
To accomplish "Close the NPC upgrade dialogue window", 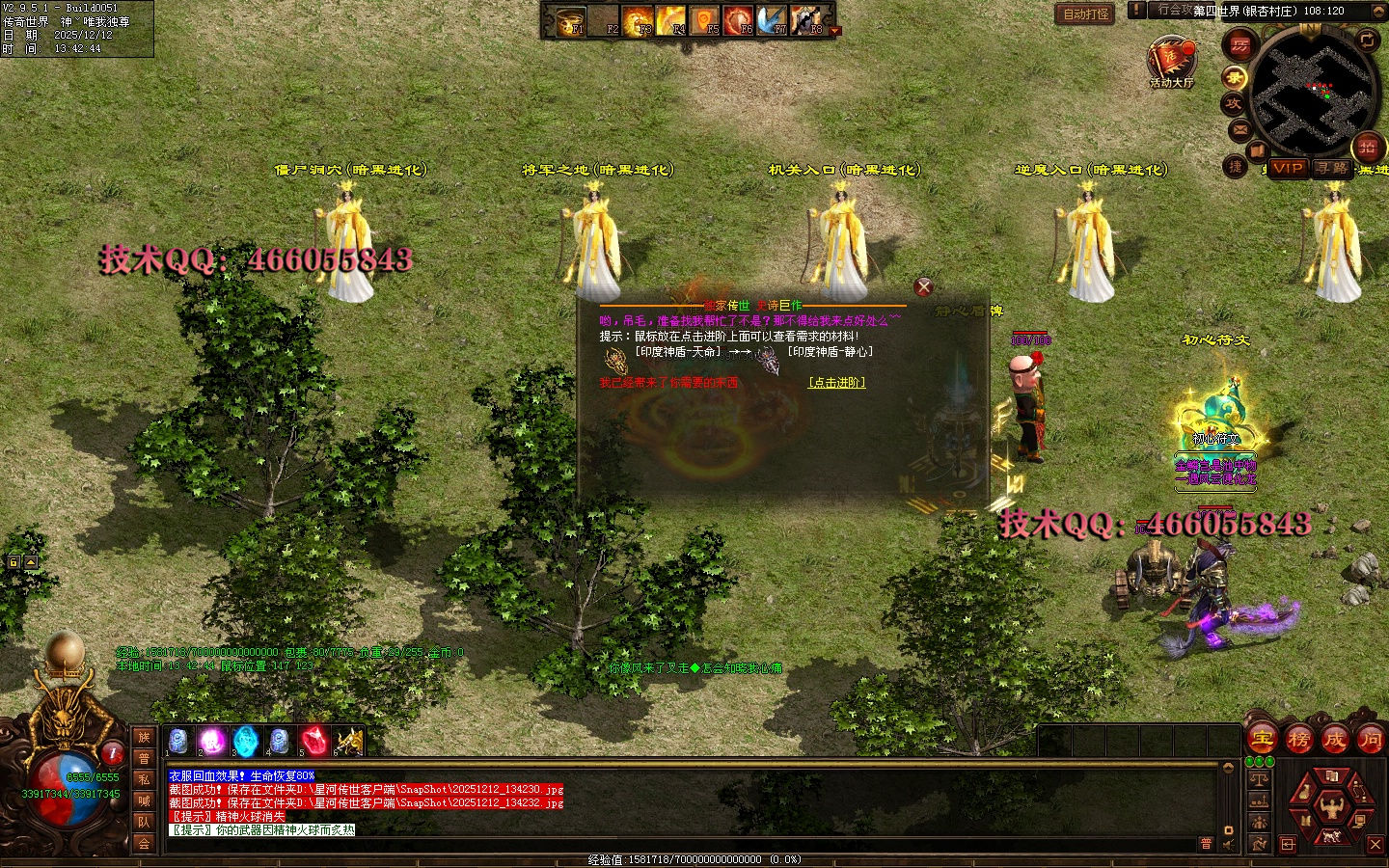I will (x=923, y=286).
